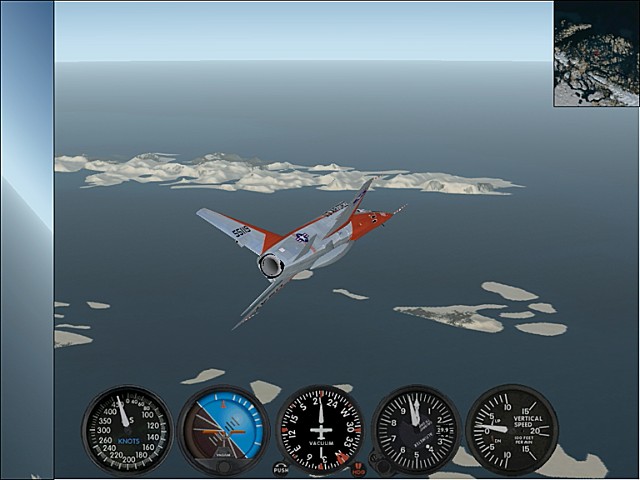
Task: Click the attitude indicator gauge
Action: [x=223, y=430]
